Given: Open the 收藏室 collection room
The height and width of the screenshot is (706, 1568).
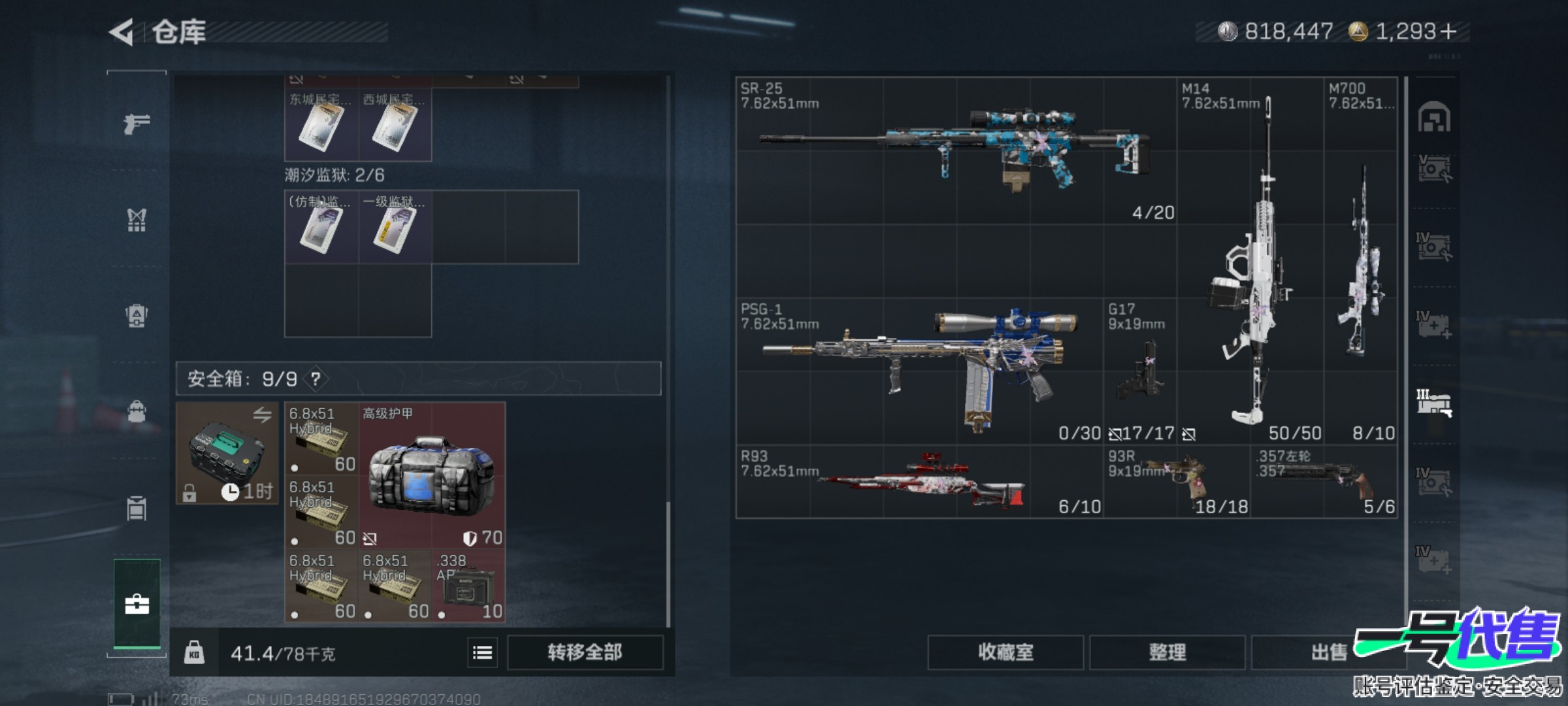Looking at the screenshot, I should (x=1005, y=652).
